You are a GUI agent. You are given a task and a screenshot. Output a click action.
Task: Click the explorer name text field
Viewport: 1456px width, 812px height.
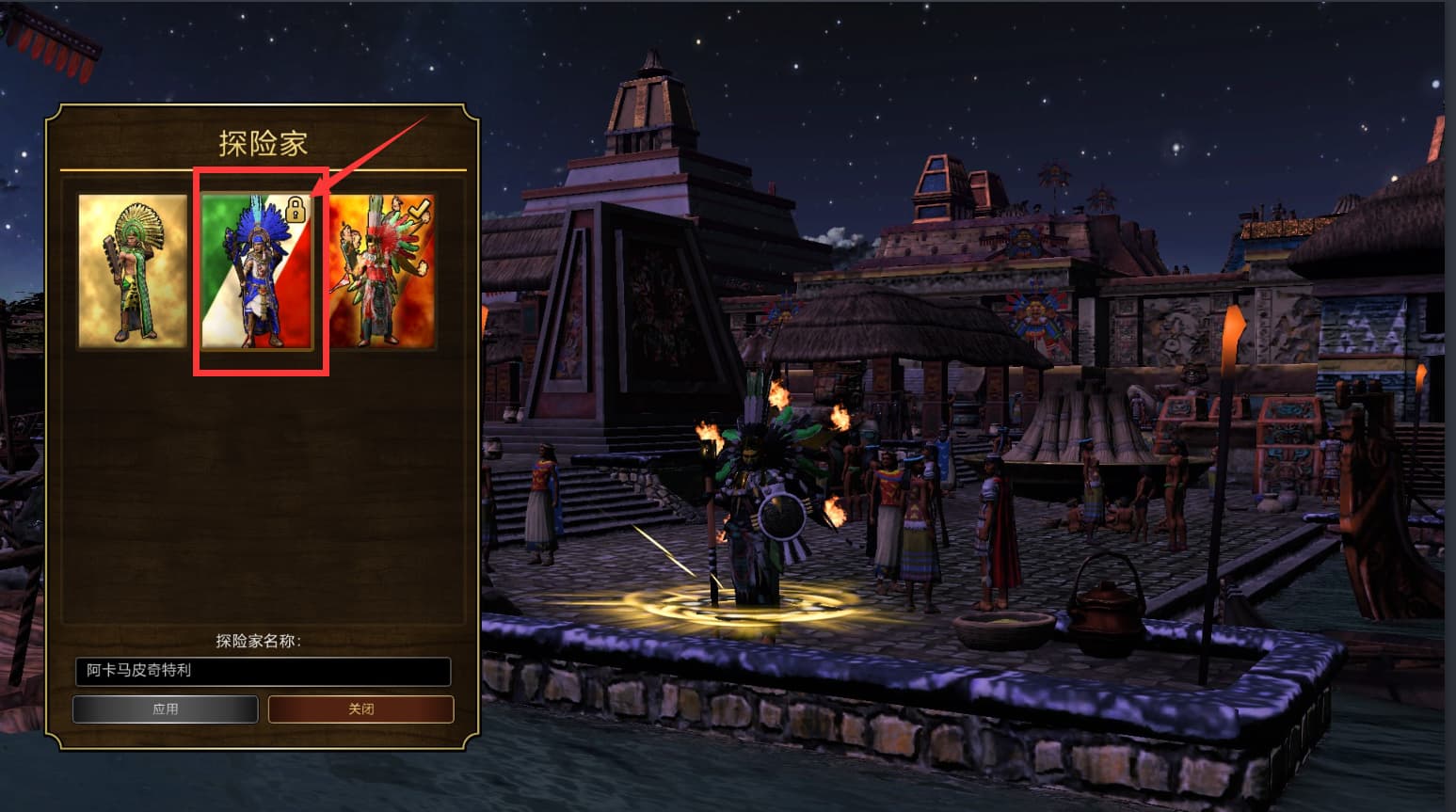tap(263, 671)
